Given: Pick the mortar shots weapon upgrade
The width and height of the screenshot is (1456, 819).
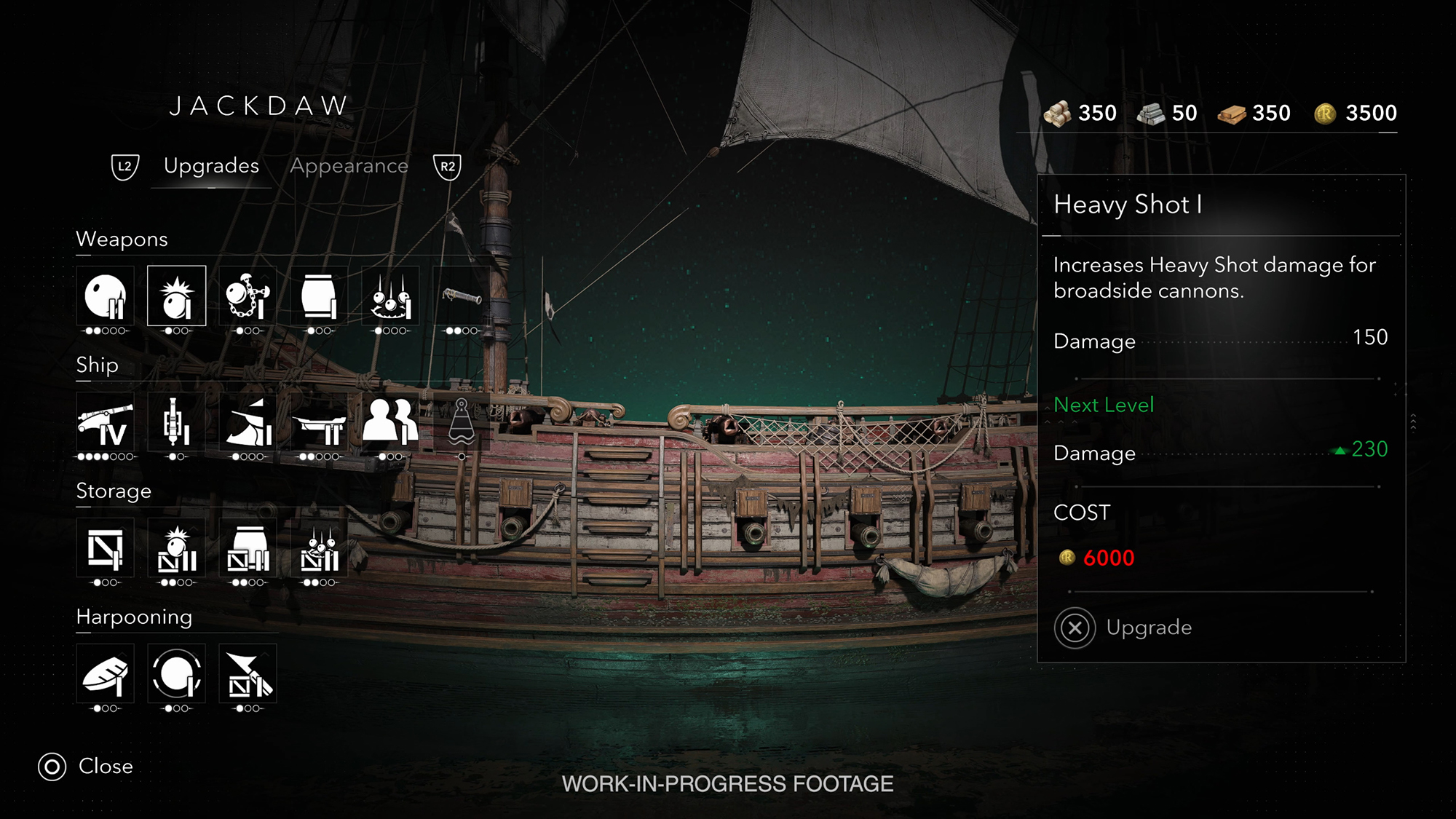Looking at the screenshot, I should click(390, 296).
